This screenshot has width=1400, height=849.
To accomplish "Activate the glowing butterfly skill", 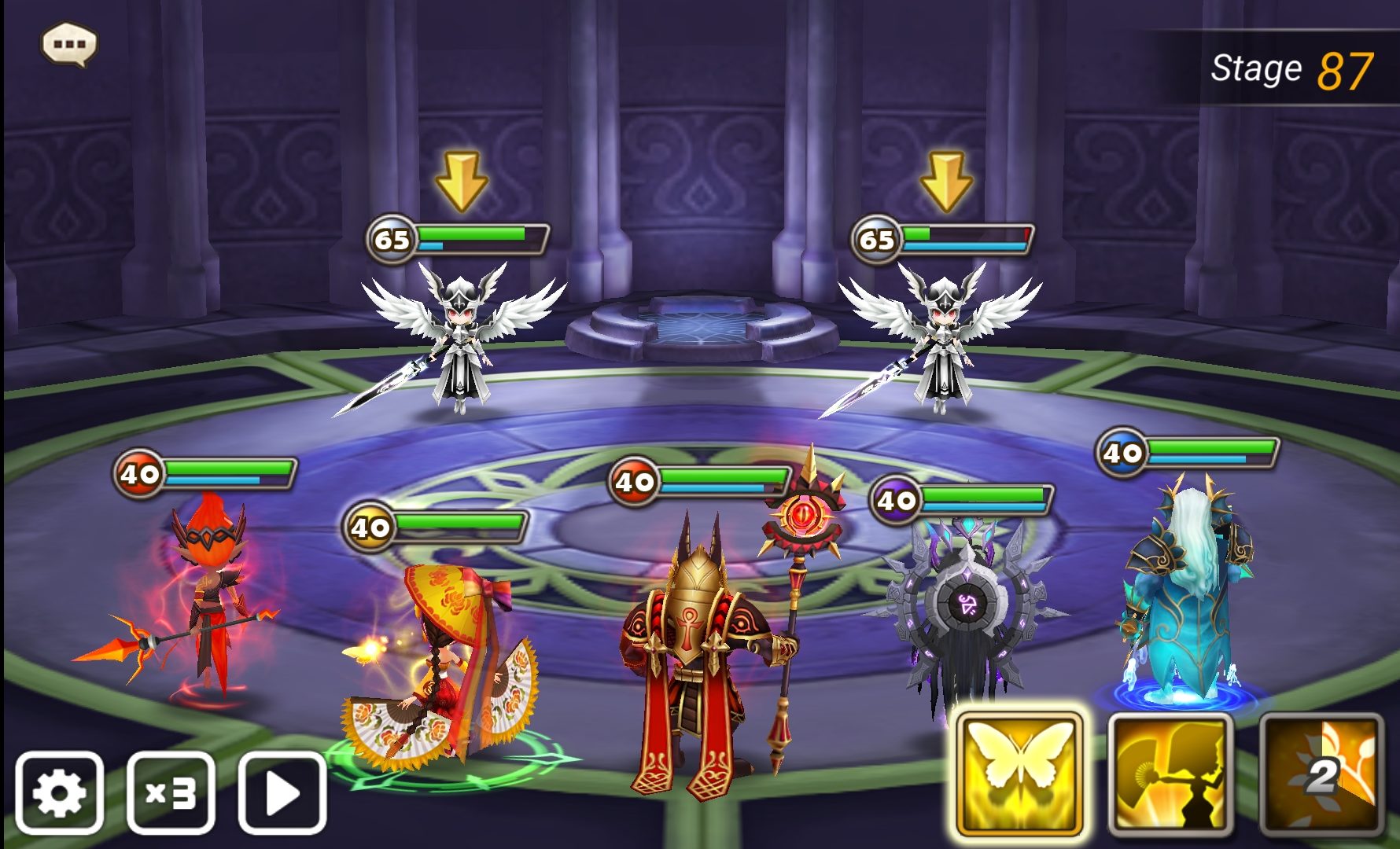I will click(x=1019, y=775).
